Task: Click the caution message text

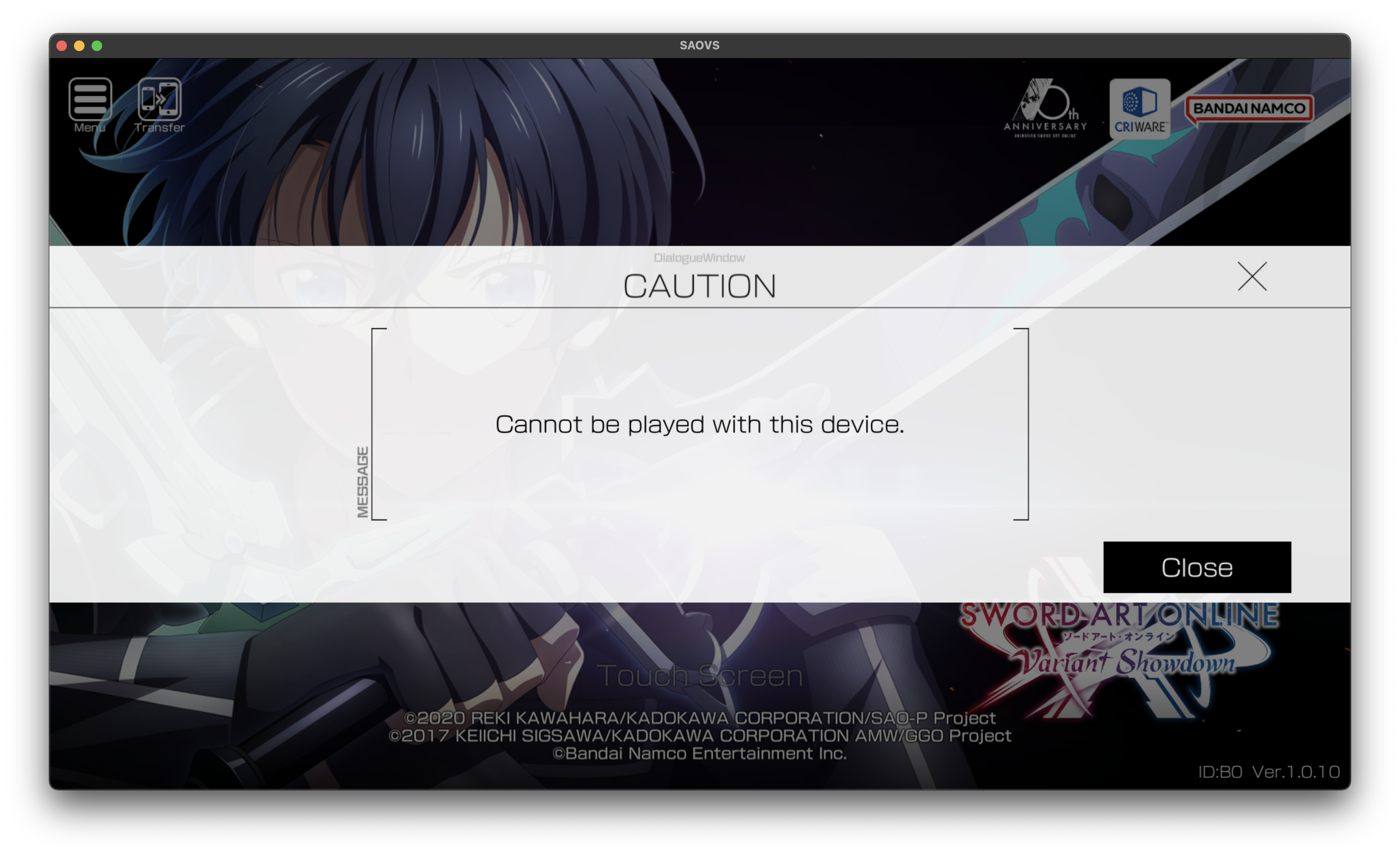Action: 700,424
